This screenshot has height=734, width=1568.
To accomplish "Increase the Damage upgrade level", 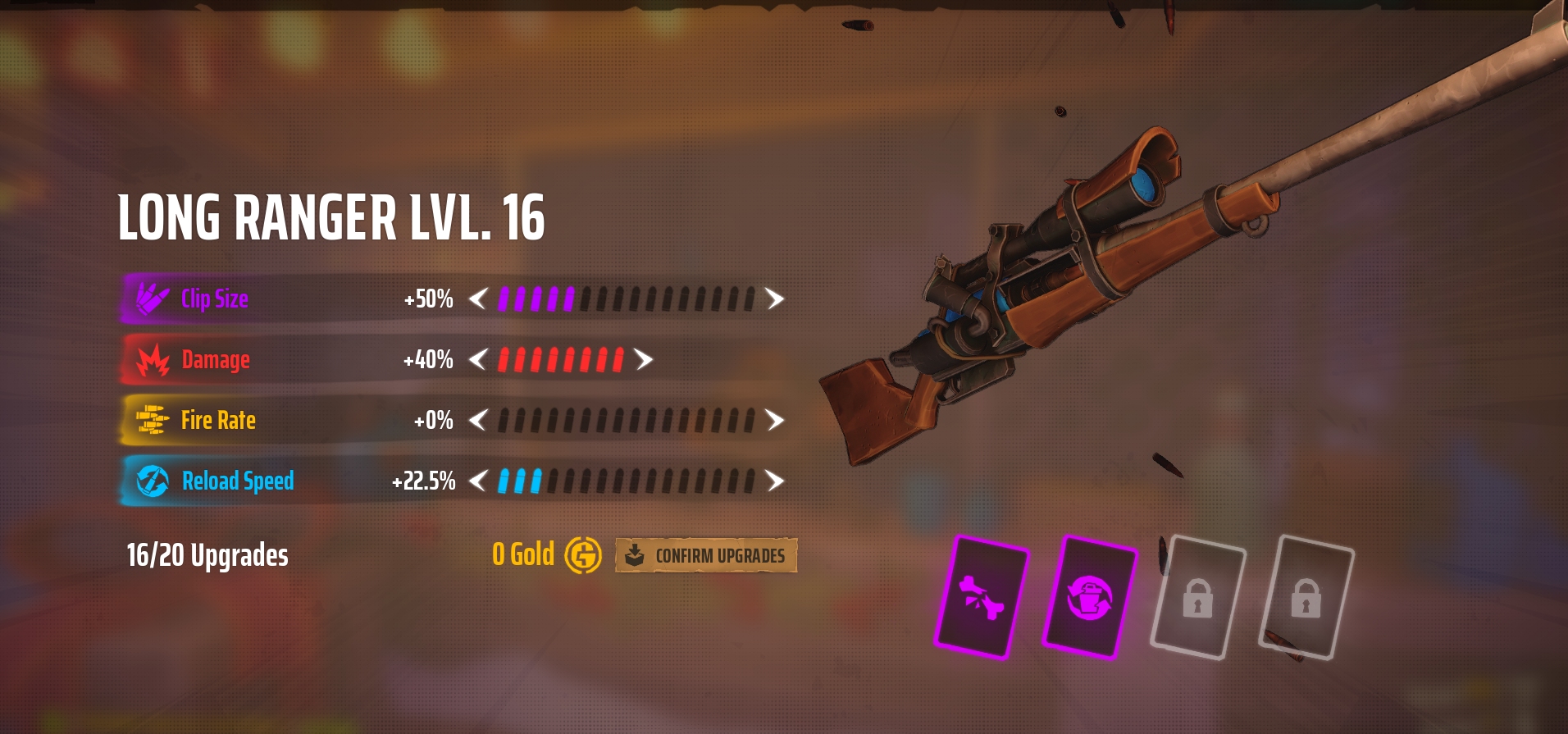I will coord(644,359).
